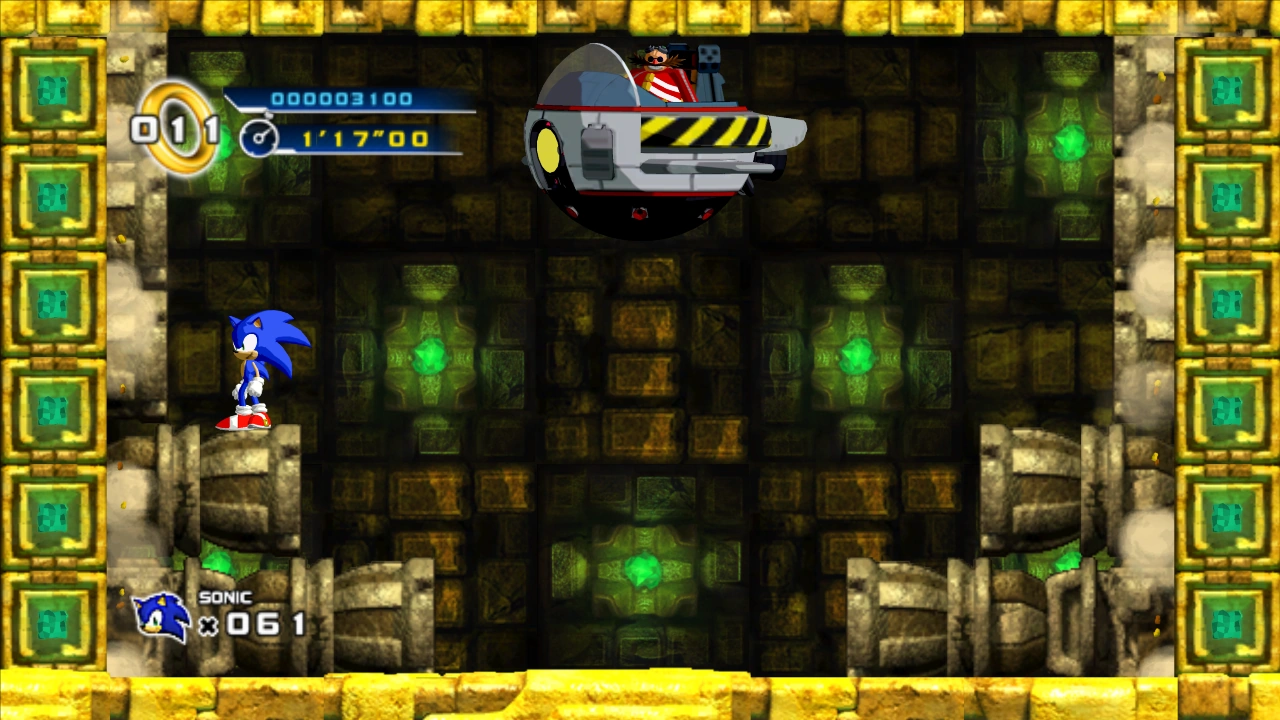This screenshot has width=1280, height=720.
Task: Select the SONIC label in the lives display
Action: coord(228,596)
